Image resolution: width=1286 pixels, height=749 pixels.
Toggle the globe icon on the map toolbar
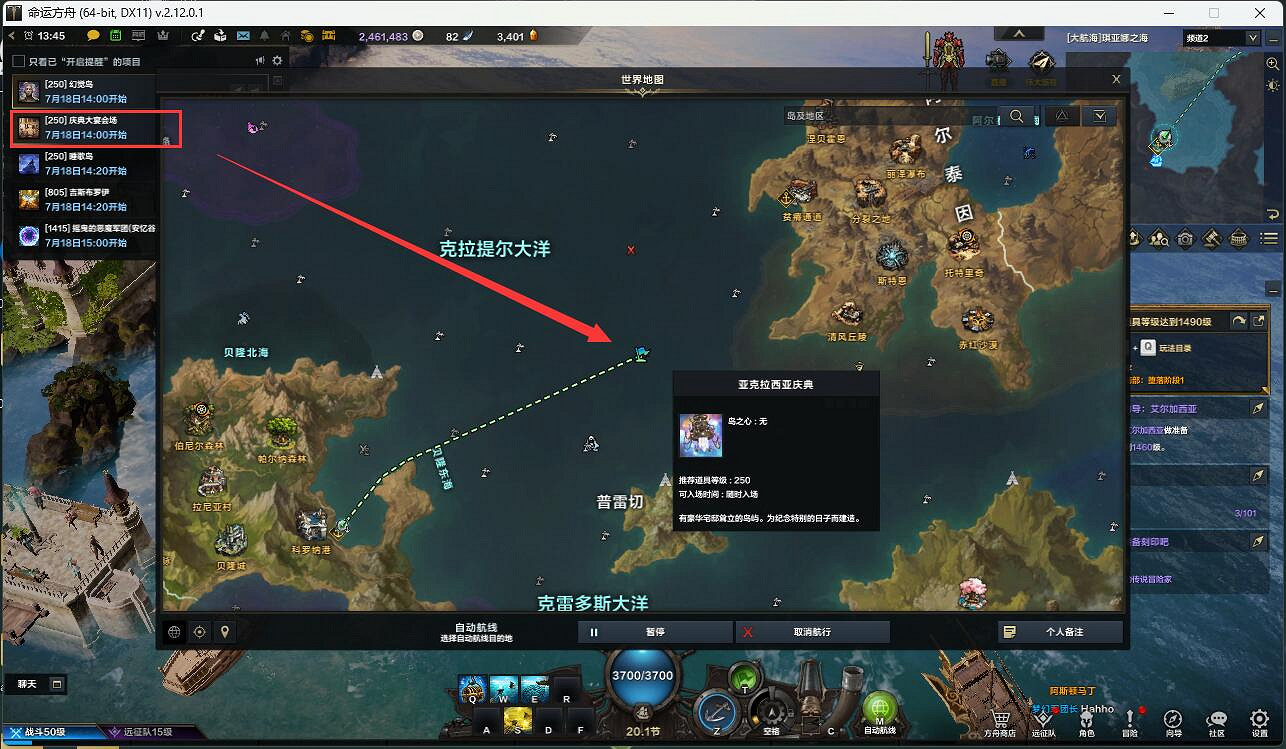click(x=176, y=632)
